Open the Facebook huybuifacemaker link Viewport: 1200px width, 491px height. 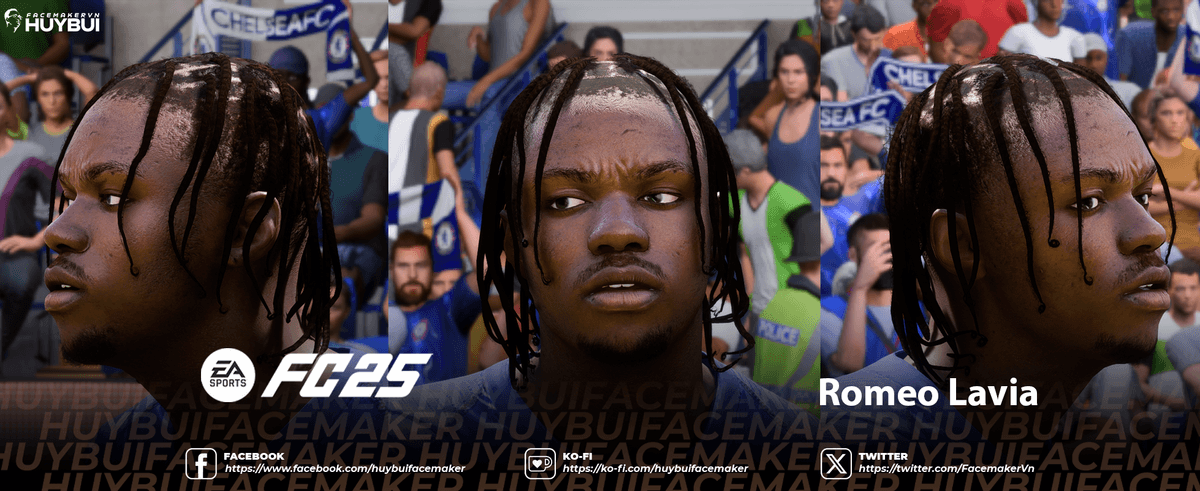(x=344, y=468)
